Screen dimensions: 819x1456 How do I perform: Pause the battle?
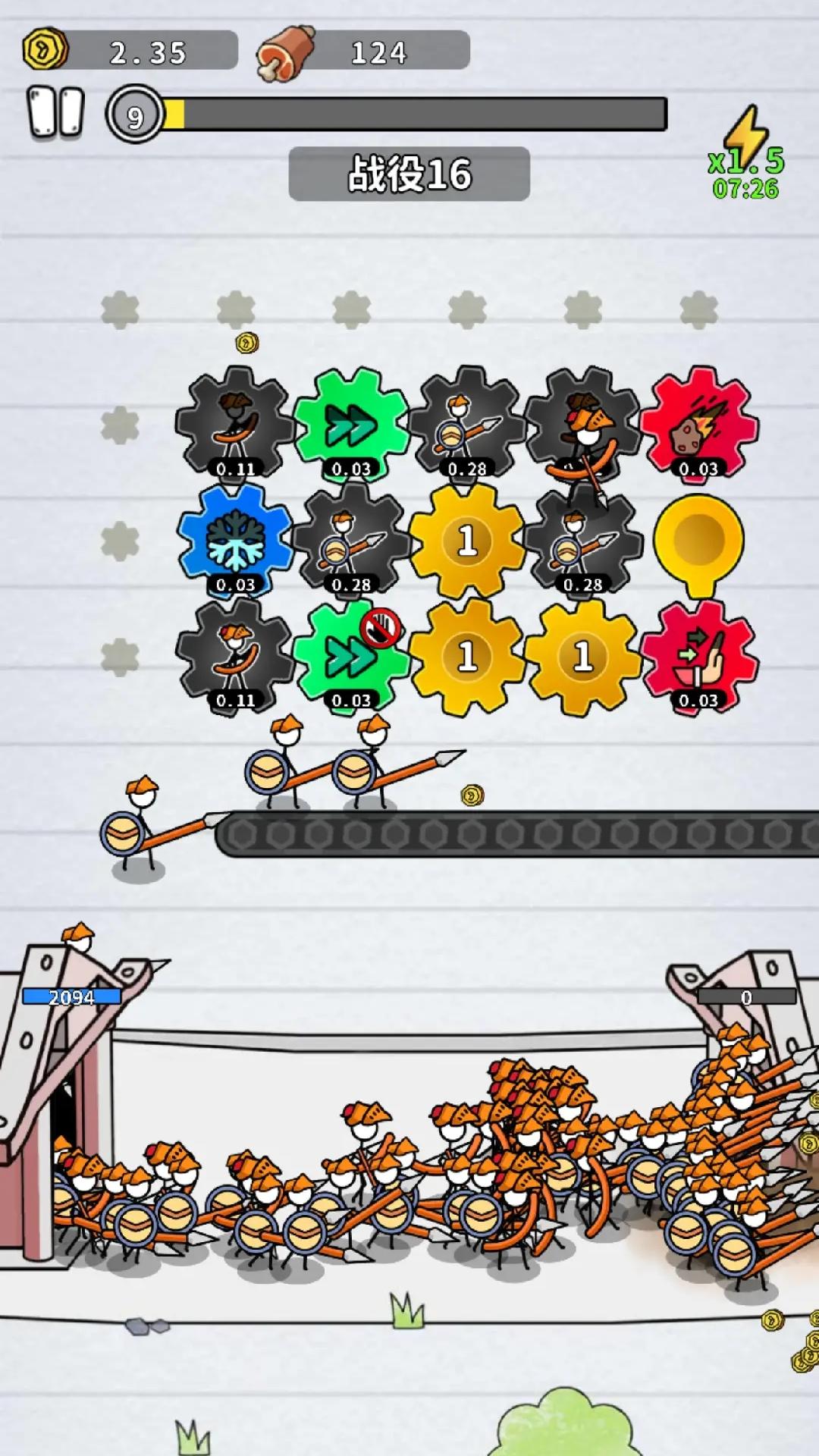[x=55, y=113]
